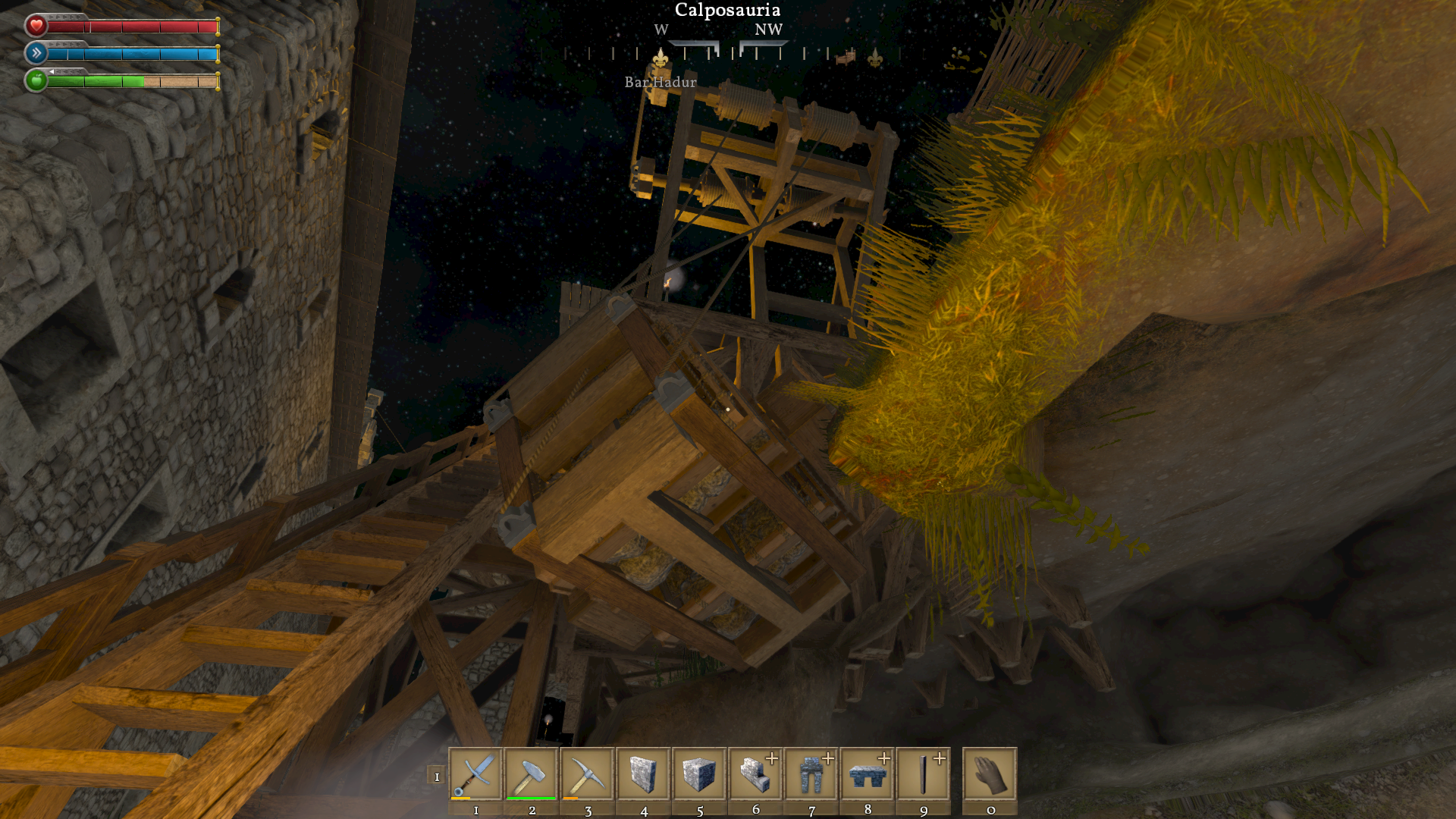This screenshot has width=1456, height=819.
Task: Select the thin stone wall block
Action: coord(643,774)
